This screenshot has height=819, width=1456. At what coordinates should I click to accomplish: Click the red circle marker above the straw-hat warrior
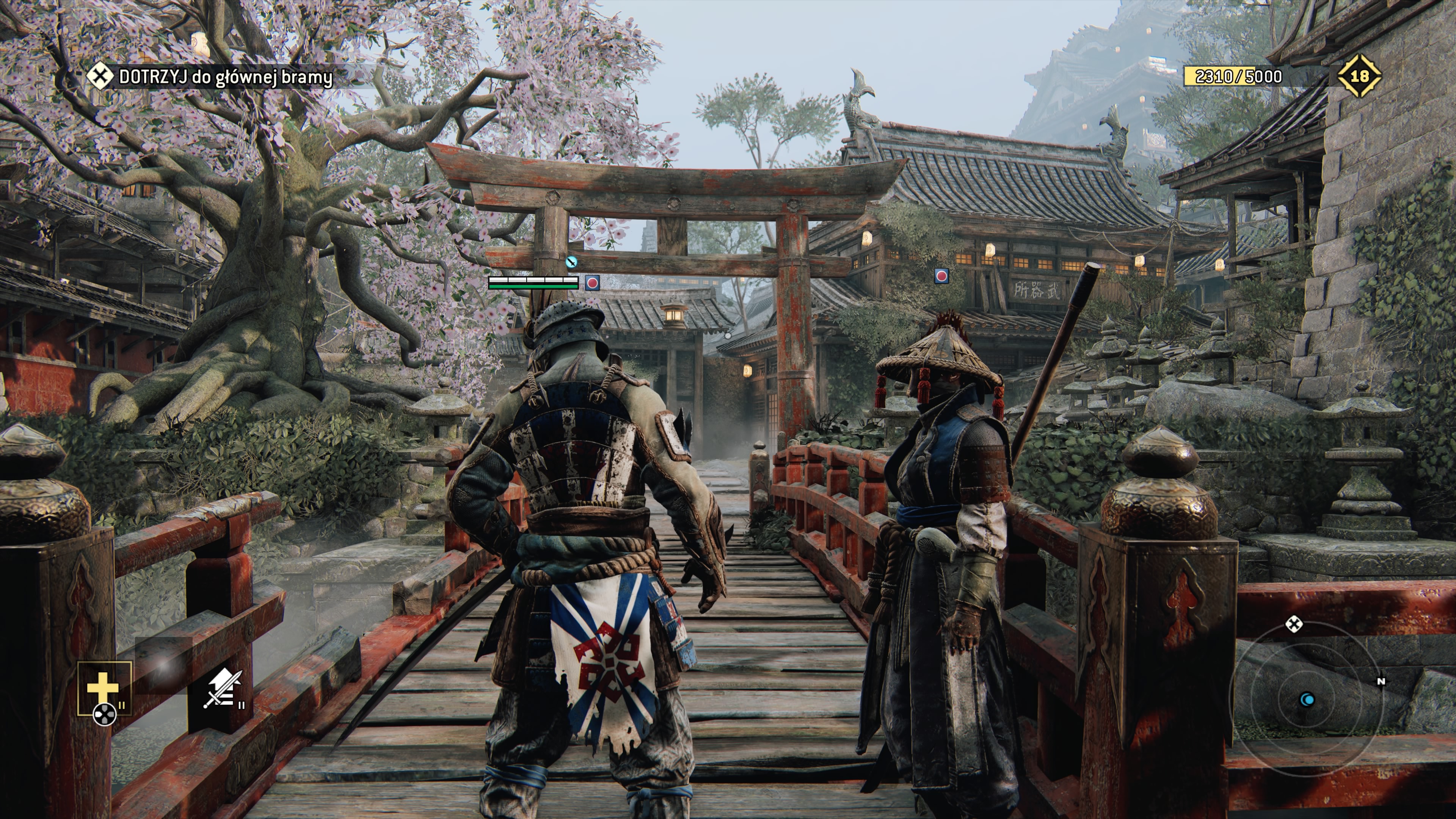941,276
